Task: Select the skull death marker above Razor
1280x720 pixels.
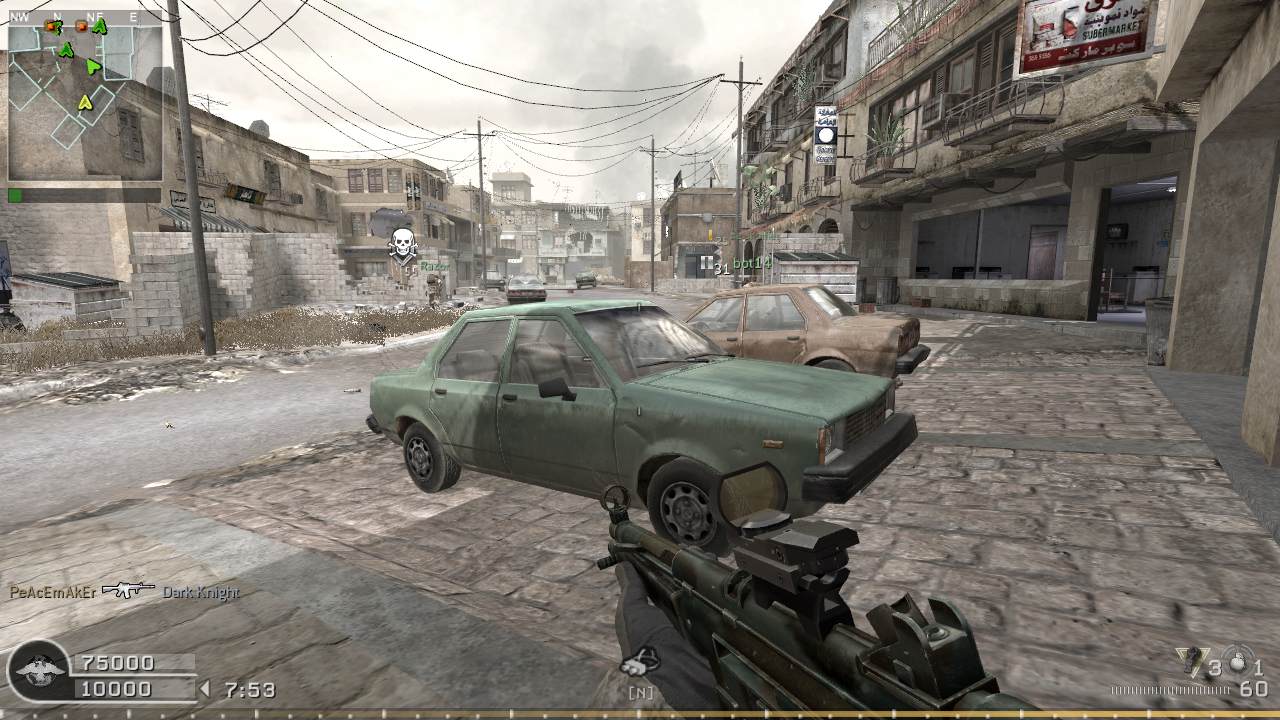Action: pyautogui.click(x=402, y=243)
